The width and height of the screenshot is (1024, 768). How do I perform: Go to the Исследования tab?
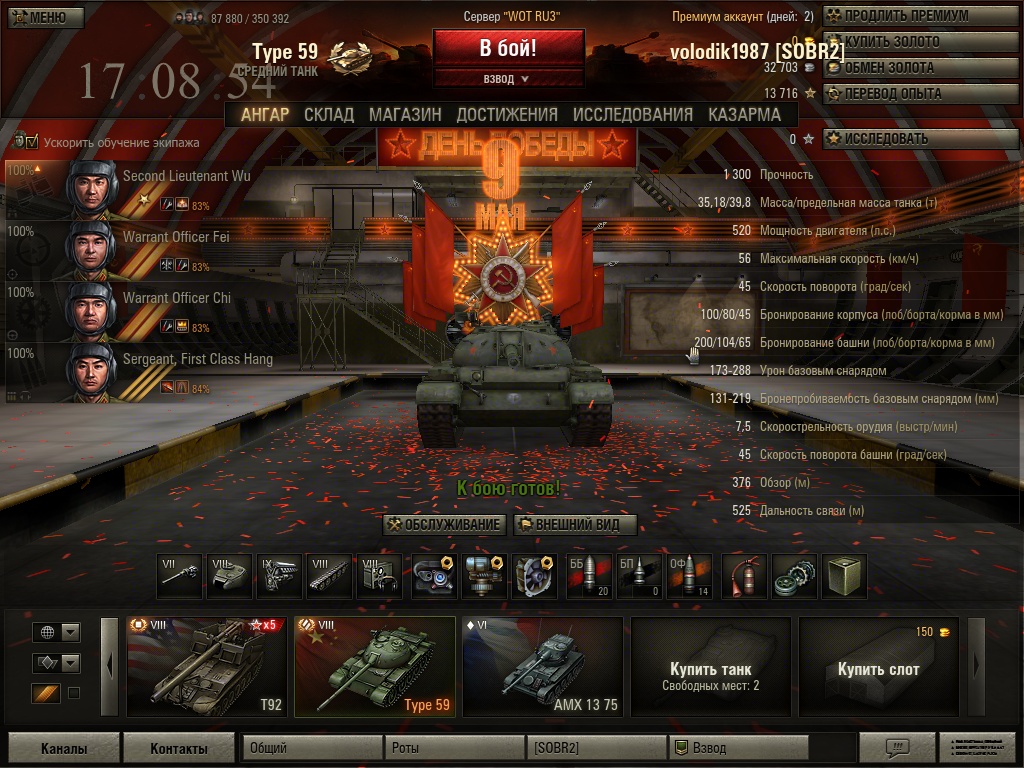point(632,114)
